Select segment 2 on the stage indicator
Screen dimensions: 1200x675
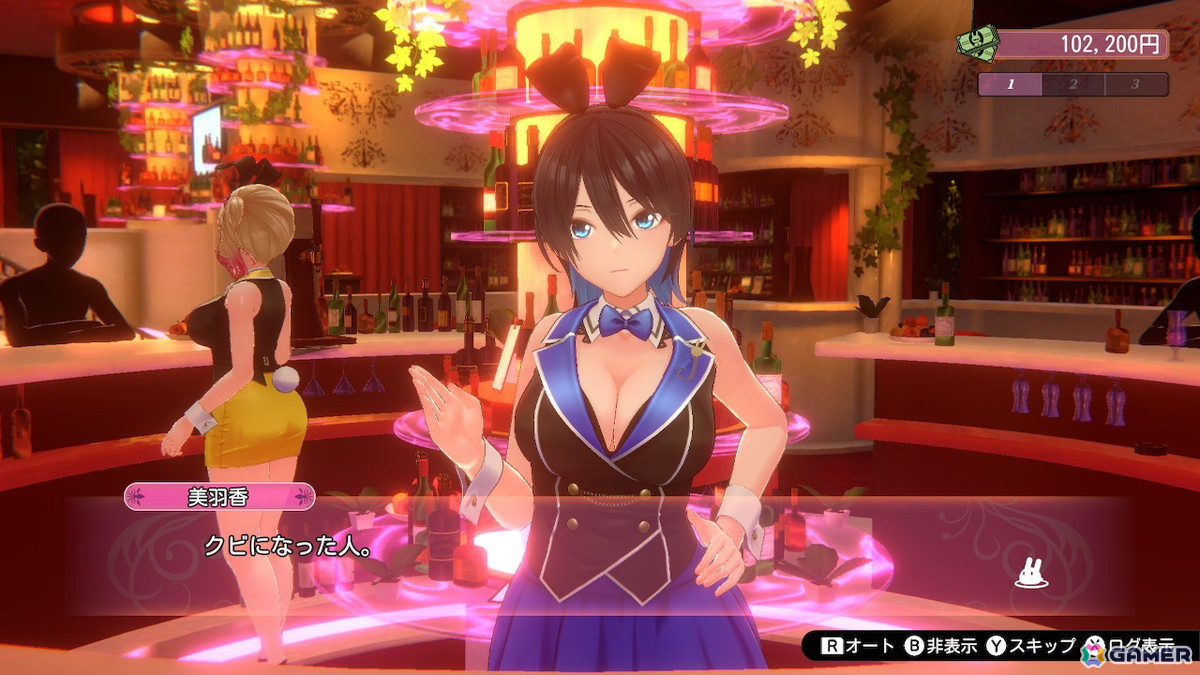click(1072, 84)
